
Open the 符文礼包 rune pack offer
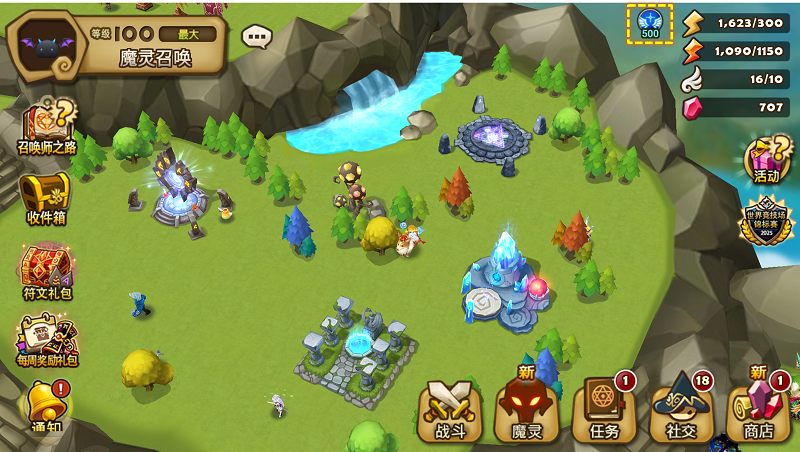point(46,270)
